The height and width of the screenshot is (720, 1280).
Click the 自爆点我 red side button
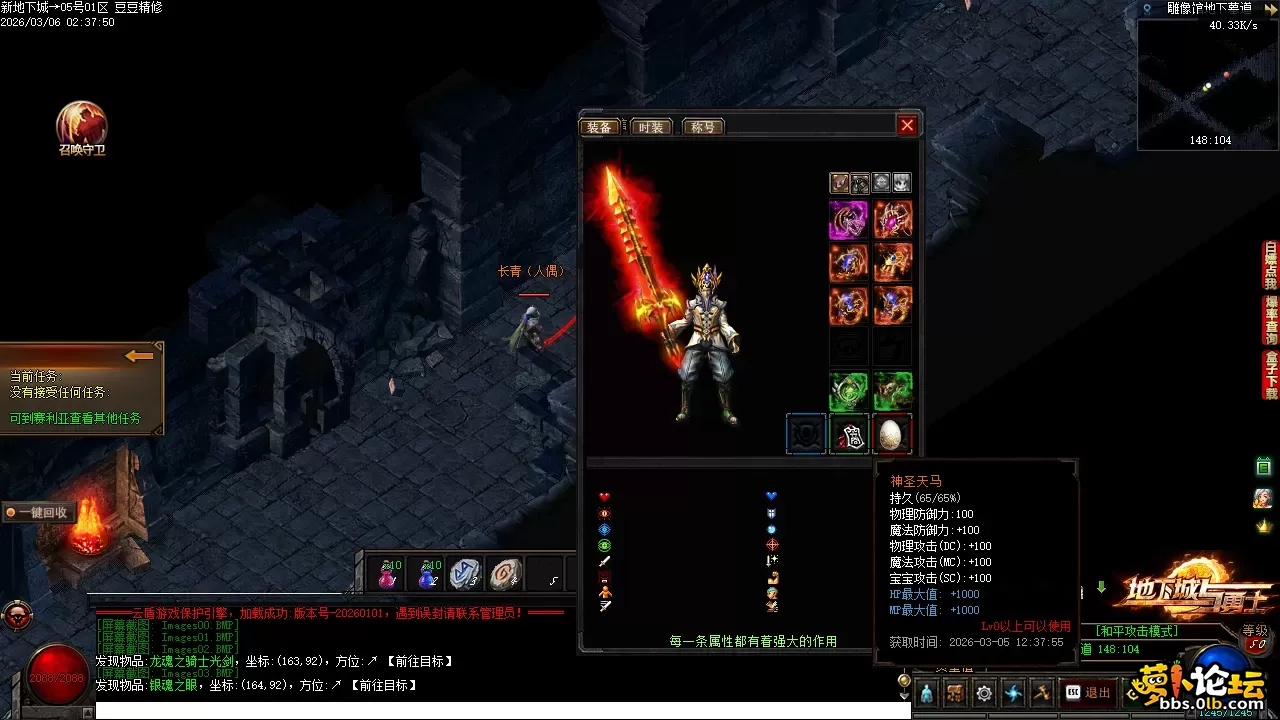pyautogui.click(x=1271, y=265)
